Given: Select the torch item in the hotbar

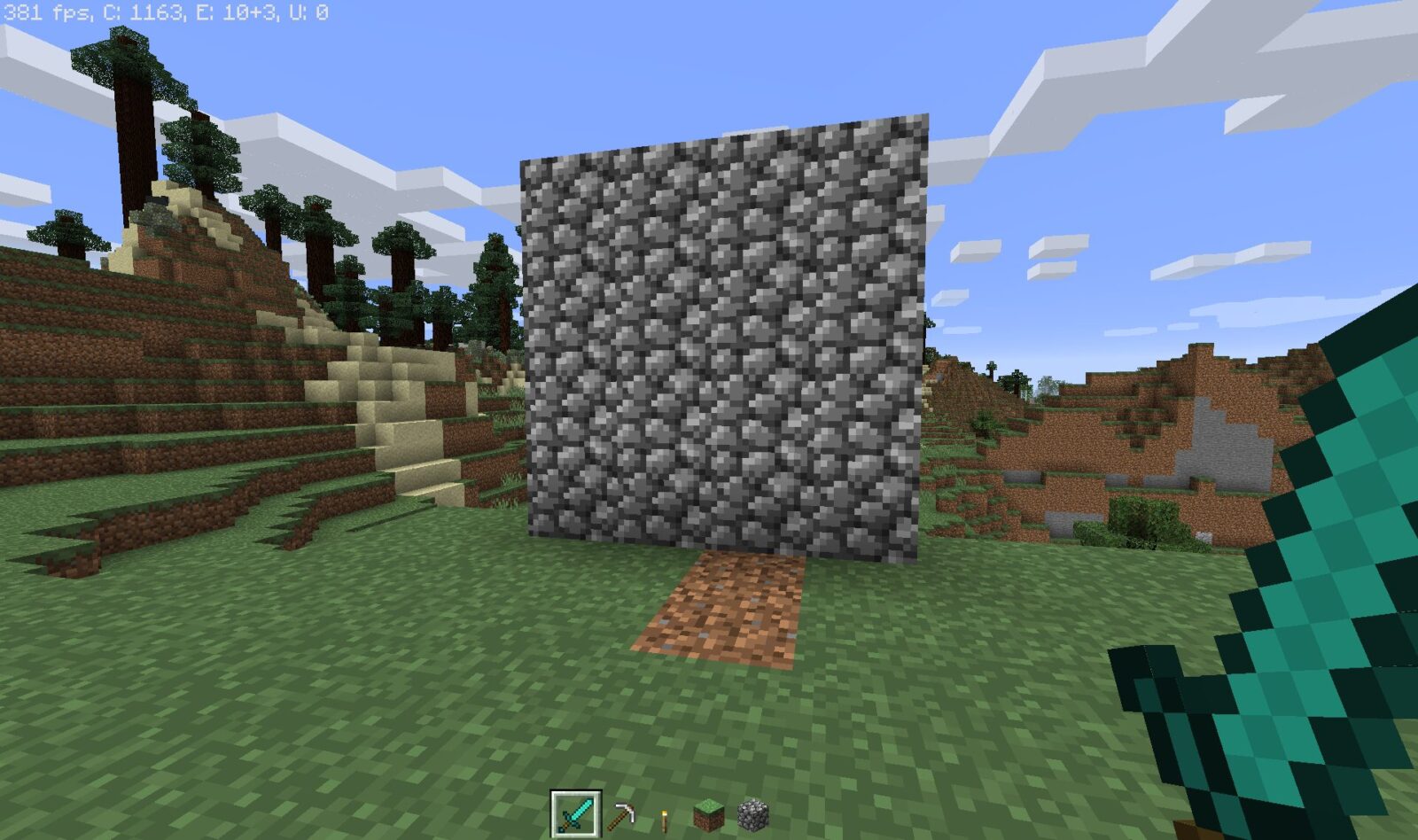Looking at the screenshot, I should pos(662,820).
